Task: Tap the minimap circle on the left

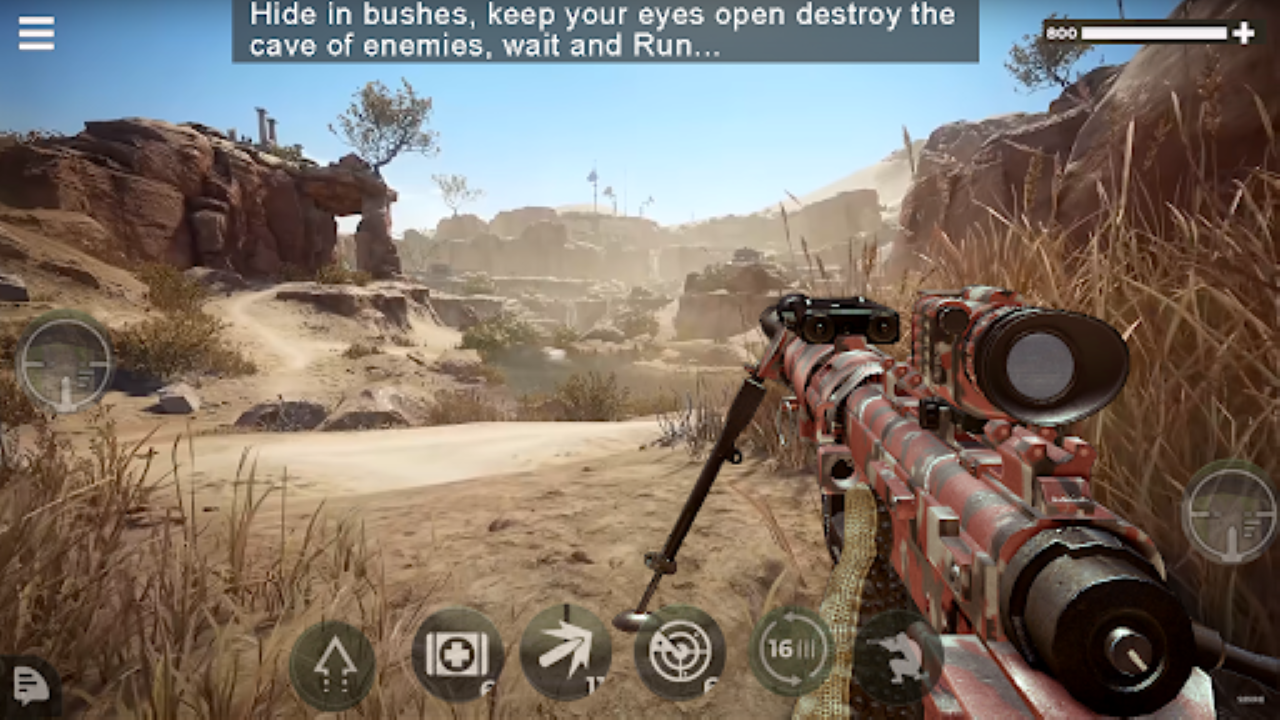Action: (68, 363)
